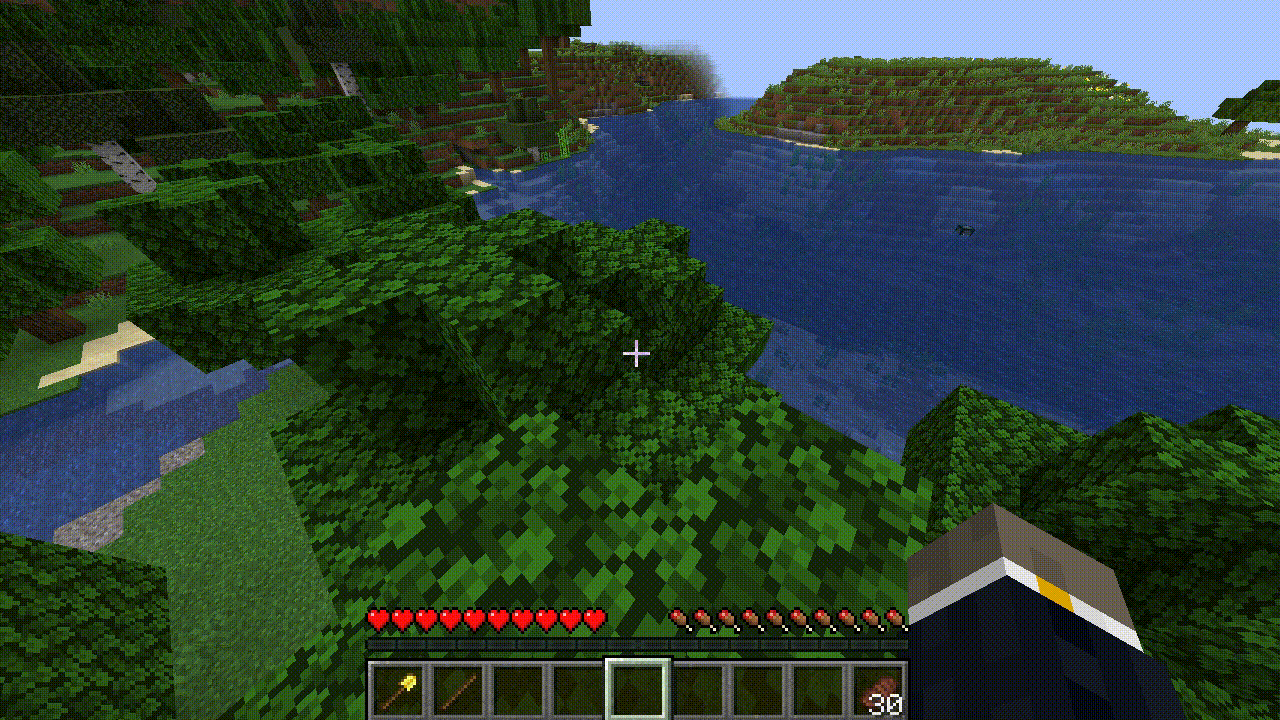Choose the cooked meat stack of 30
The image size is (1280, 720).
click(x=879, y=690)
